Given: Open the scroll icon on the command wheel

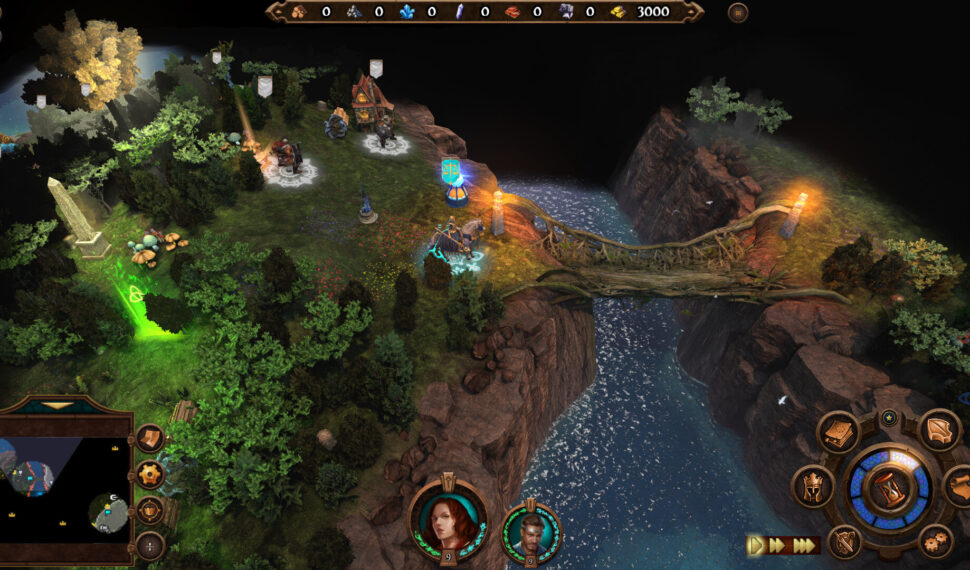Looking at the screenshot, I should [x=960, y=487].
